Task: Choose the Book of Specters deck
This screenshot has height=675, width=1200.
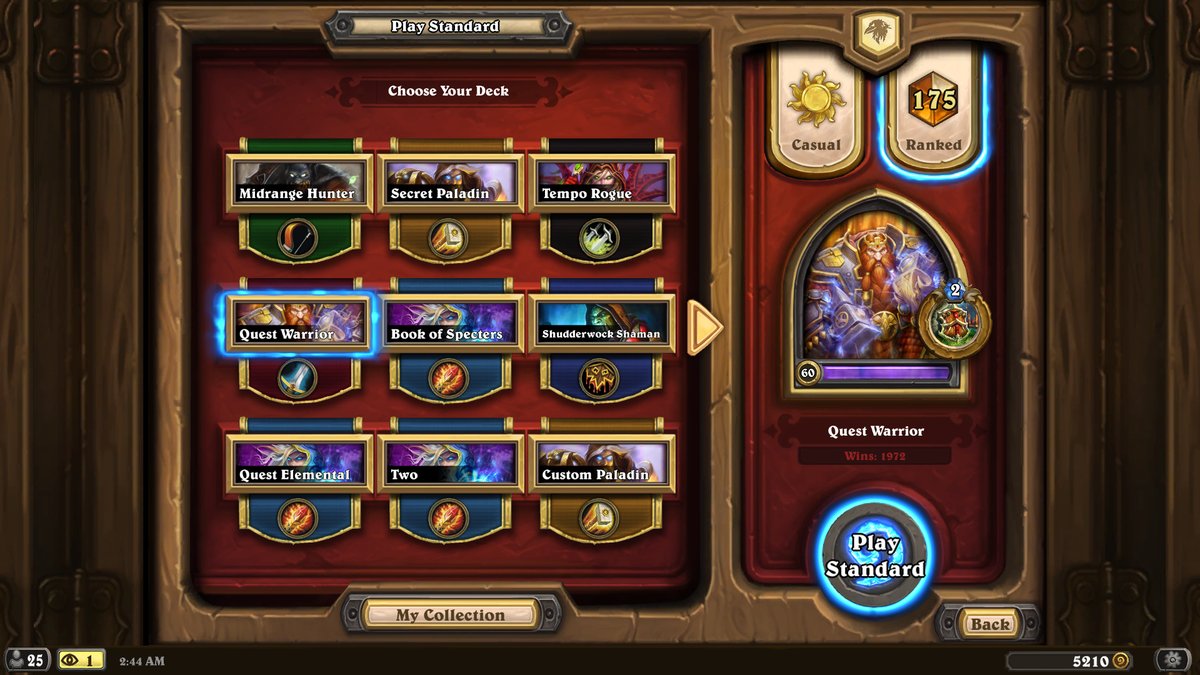Action: click(x=450, y=324)
